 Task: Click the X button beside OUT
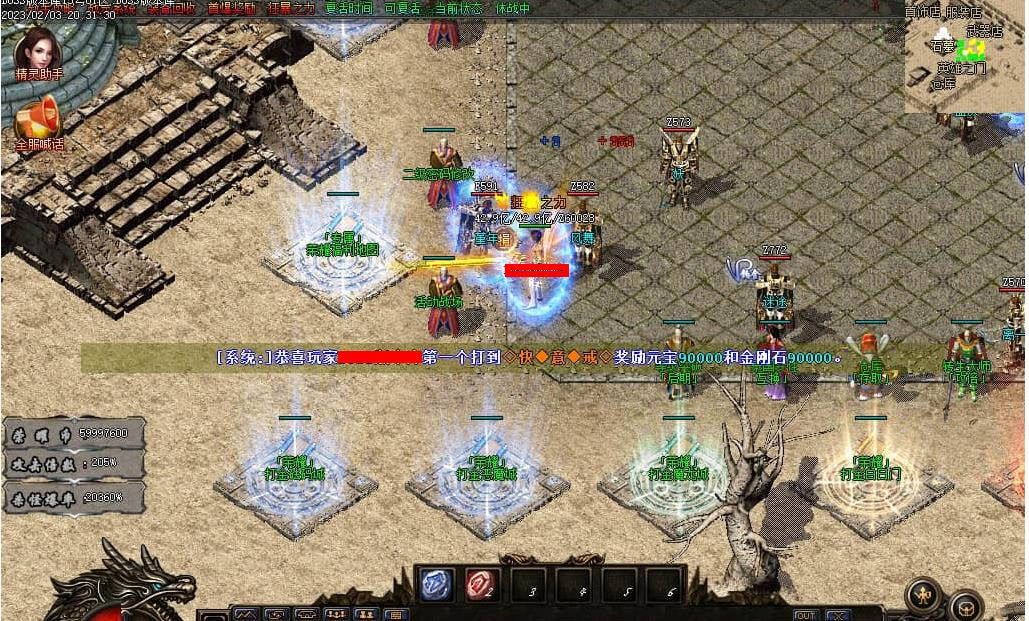tap(837, 614)
